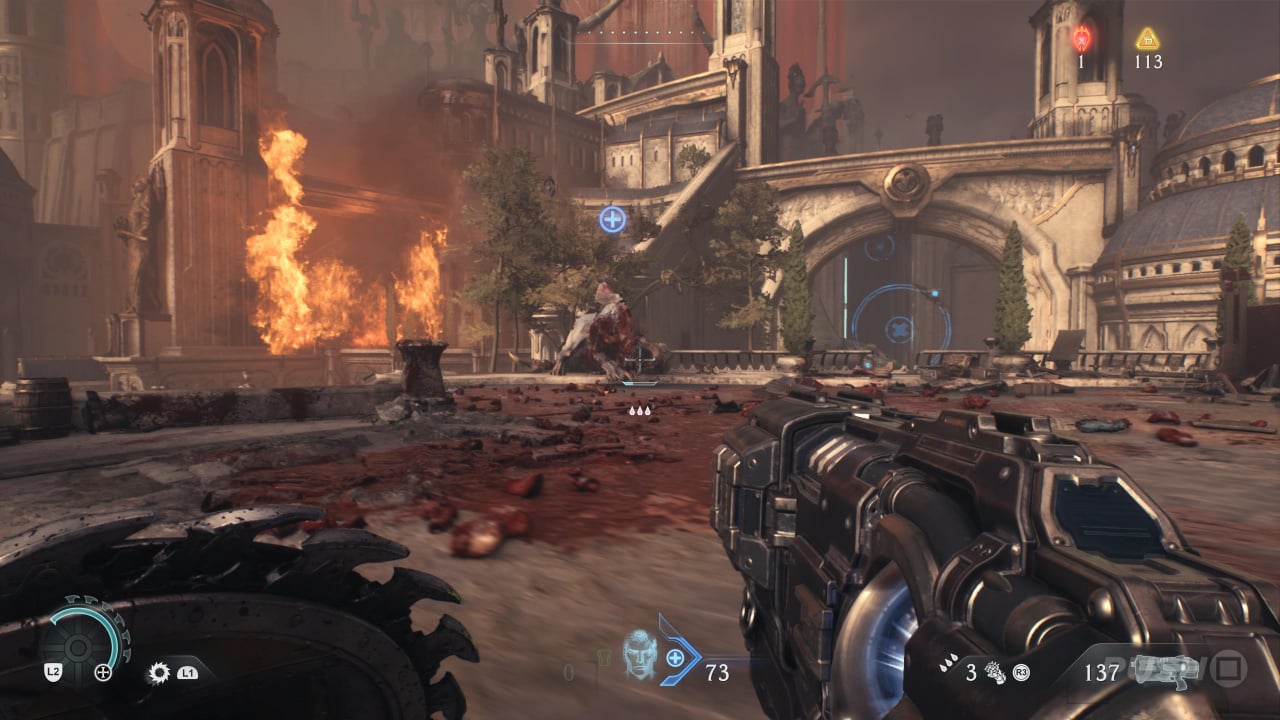This screenshot has height=720, width=1280.
Task: Select the blue health cross icon
Action: 676,657
